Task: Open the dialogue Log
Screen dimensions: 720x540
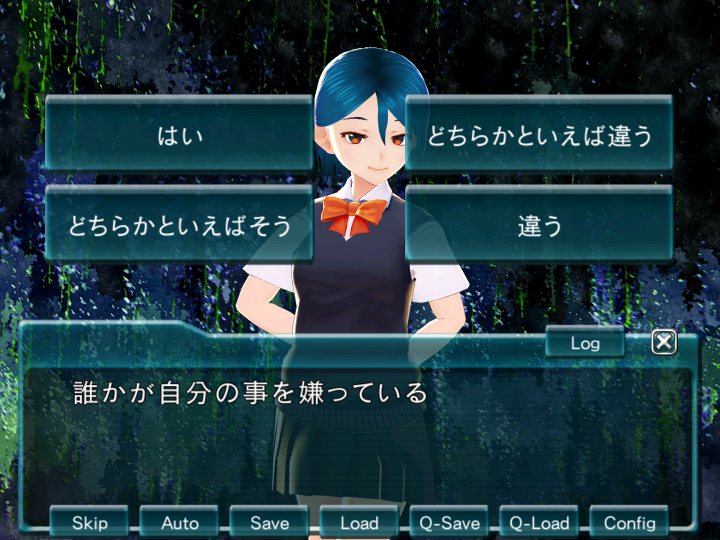Action: 585,343
